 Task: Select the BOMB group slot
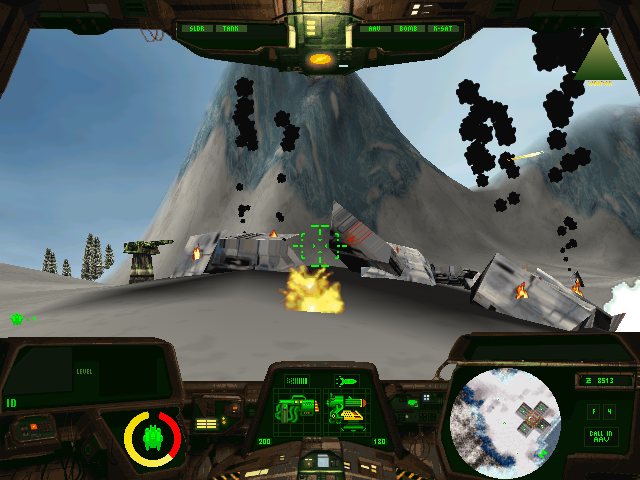coord(407,29)
